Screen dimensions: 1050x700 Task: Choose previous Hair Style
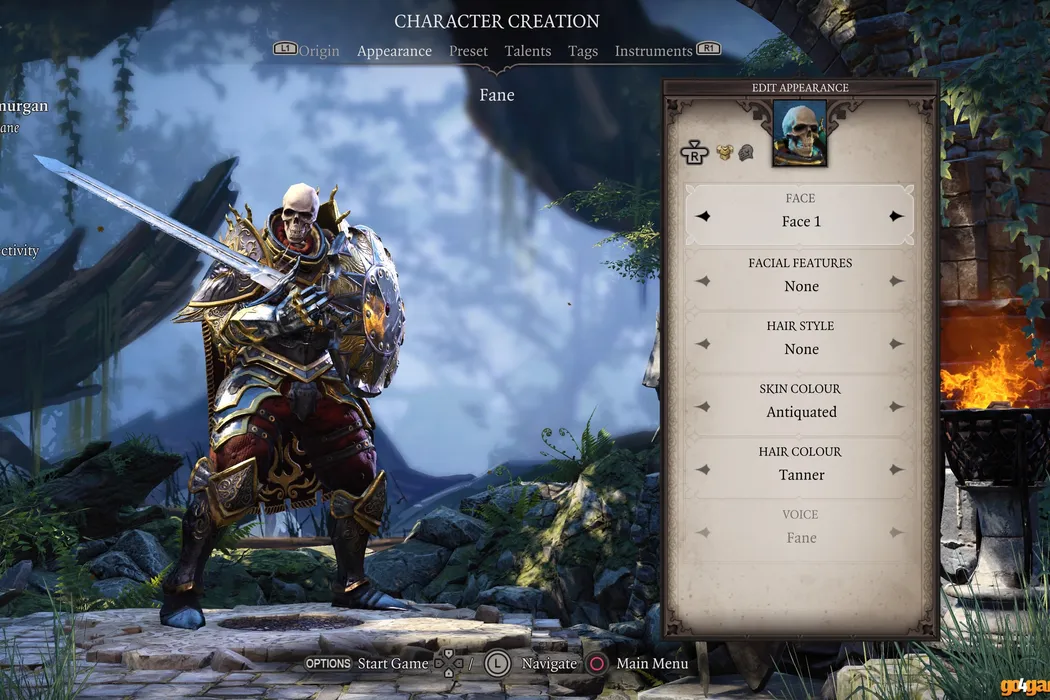703,344
